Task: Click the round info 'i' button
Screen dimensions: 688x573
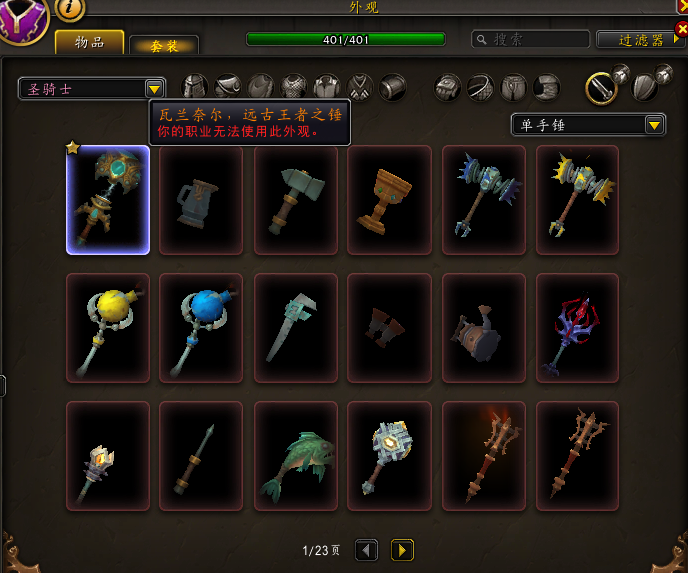Action: [x=70, y=8]
